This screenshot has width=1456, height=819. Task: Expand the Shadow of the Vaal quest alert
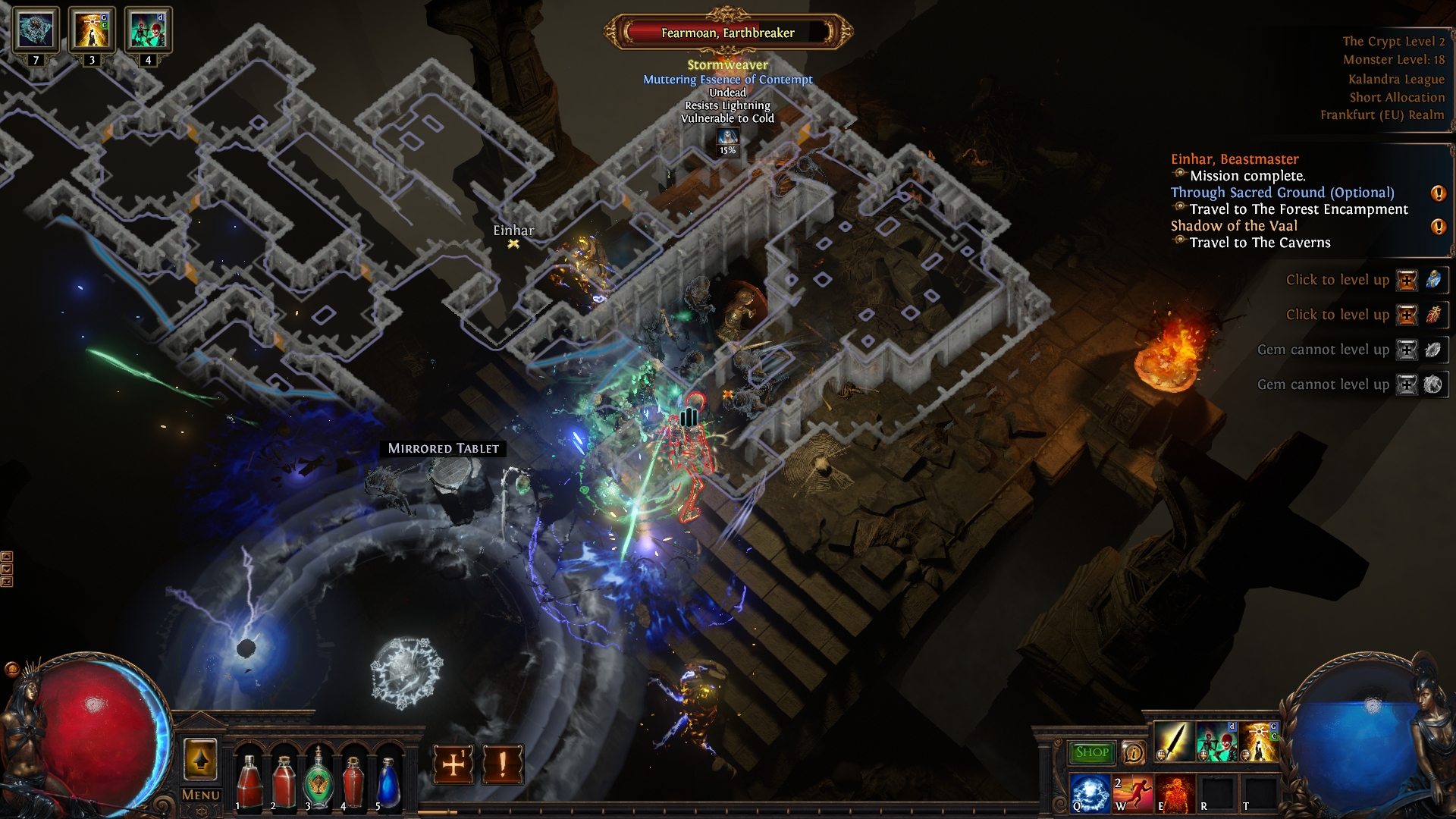[1438, 227]
